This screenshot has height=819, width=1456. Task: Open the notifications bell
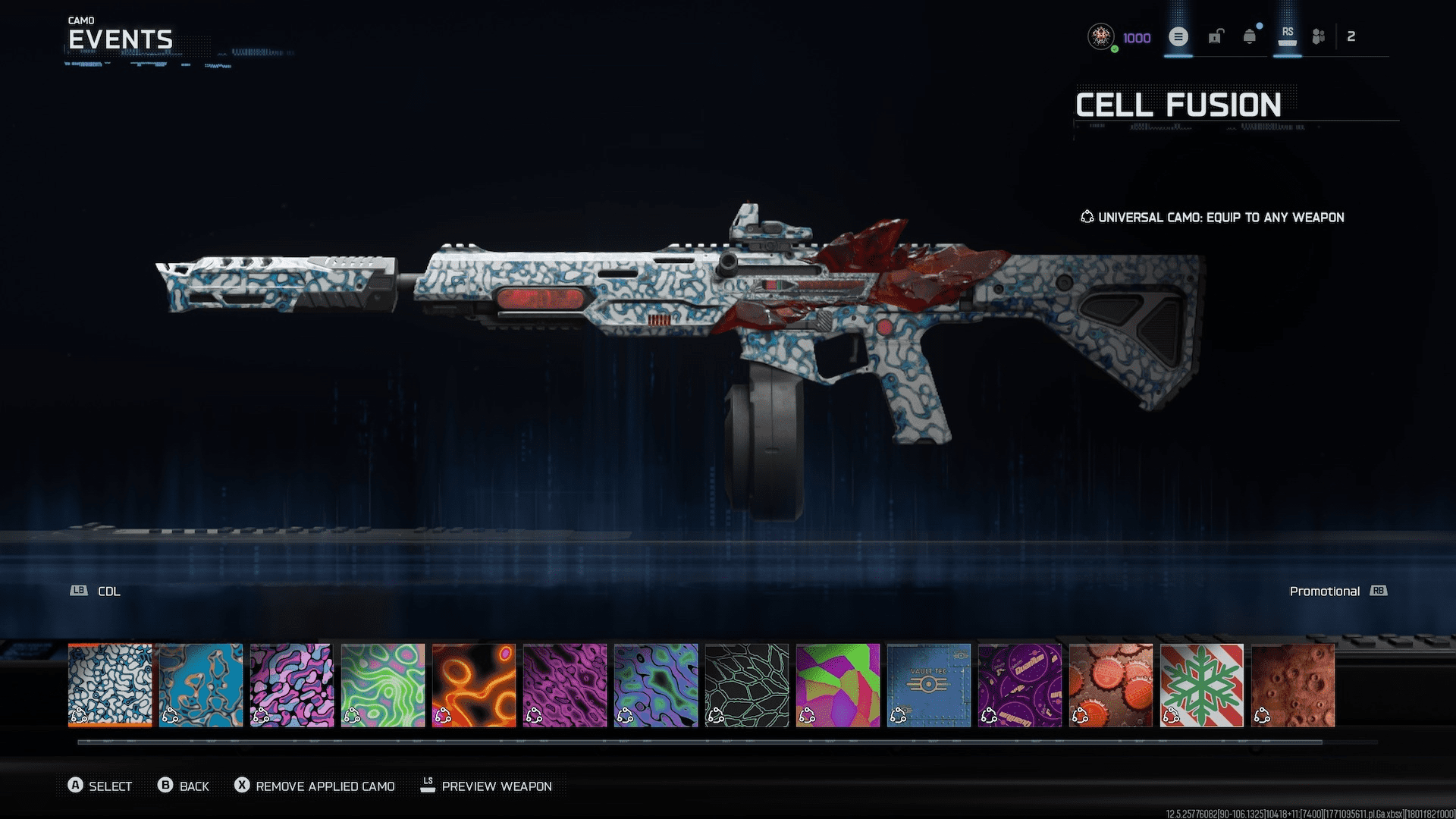[1250, 36]
